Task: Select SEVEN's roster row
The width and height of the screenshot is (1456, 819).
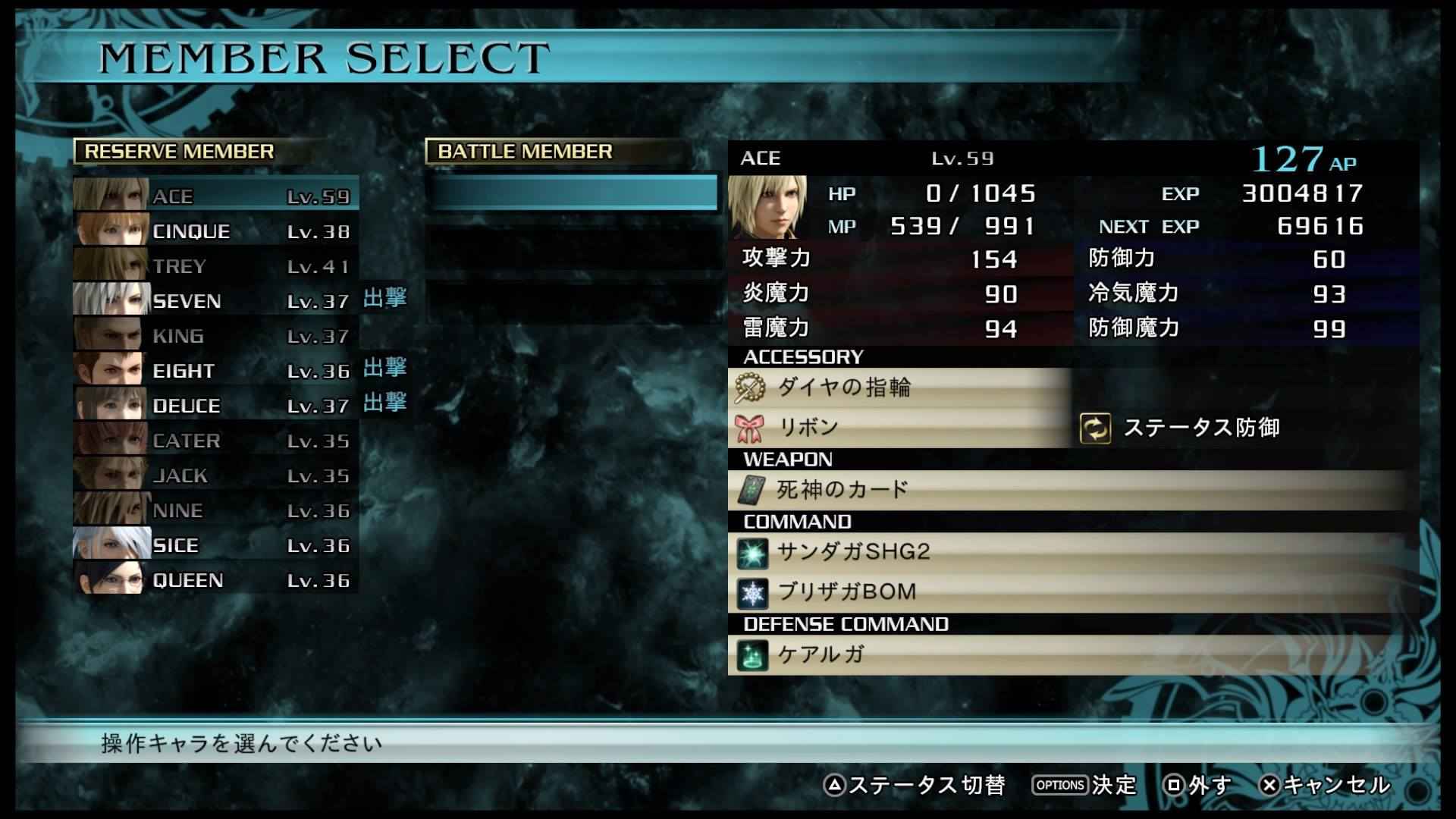Action: (216, 301)
